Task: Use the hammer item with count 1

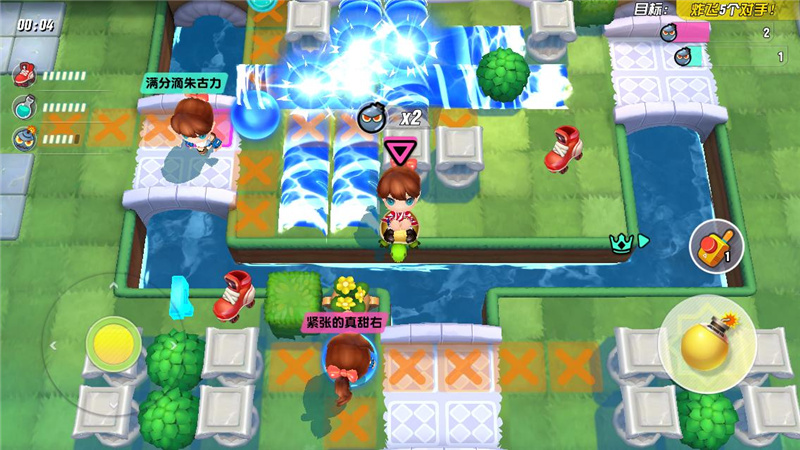Action: 713,246
